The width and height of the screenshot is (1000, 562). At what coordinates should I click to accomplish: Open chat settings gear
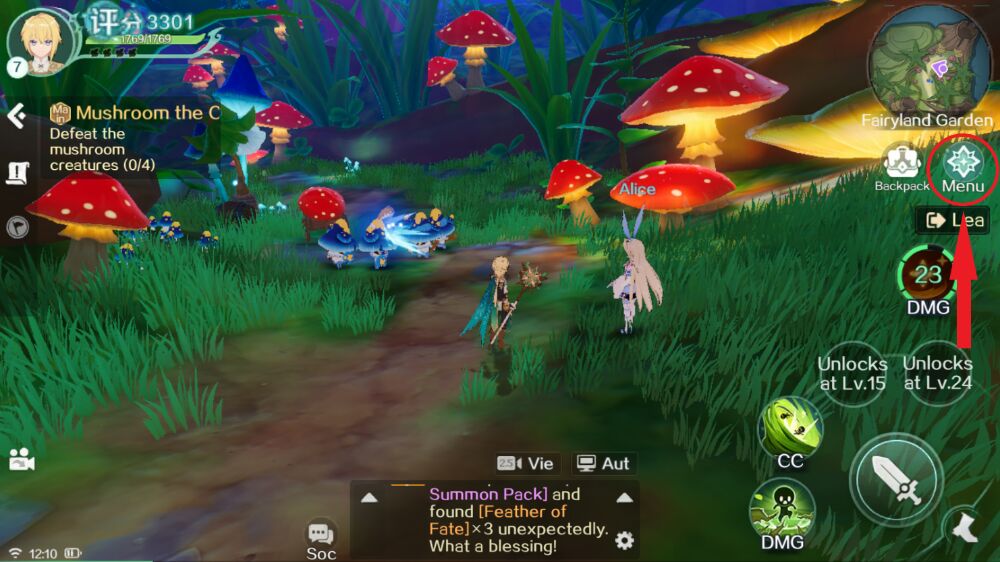click(624, 541)
